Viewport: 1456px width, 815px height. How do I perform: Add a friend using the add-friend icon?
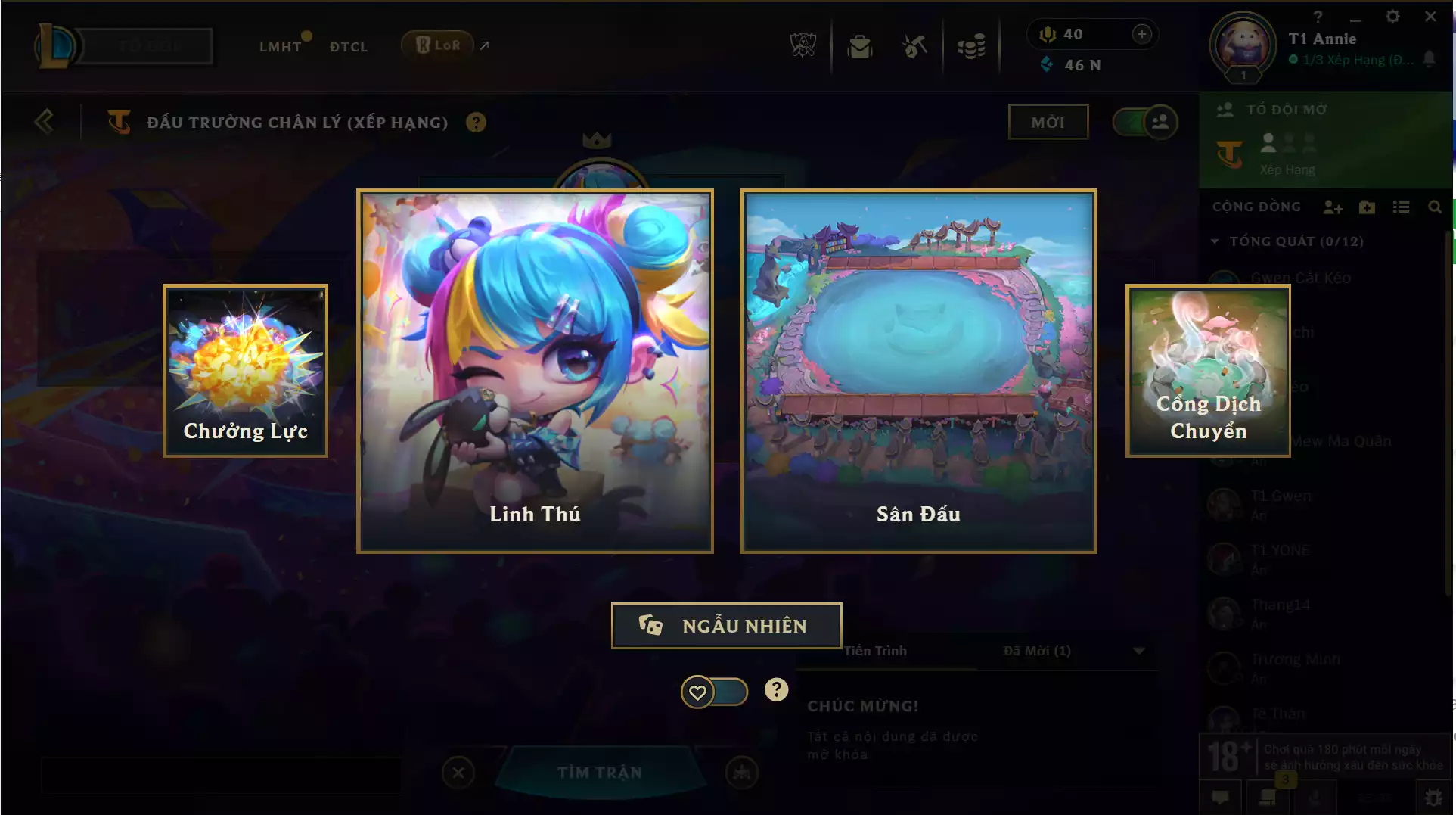point(1333,207)
